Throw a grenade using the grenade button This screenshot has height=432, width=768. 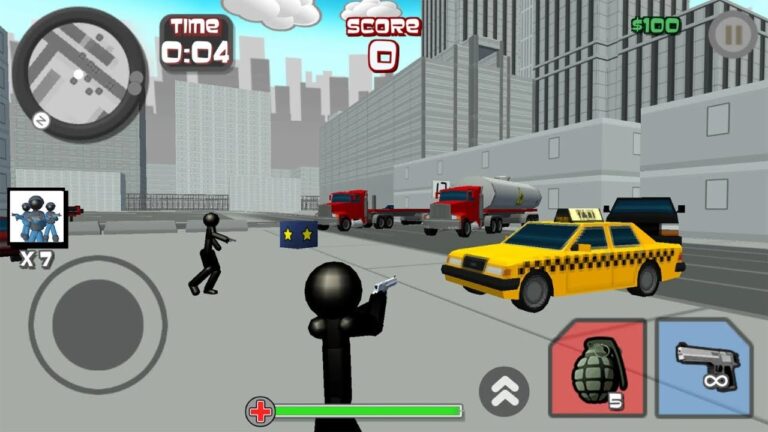point(597,368)
